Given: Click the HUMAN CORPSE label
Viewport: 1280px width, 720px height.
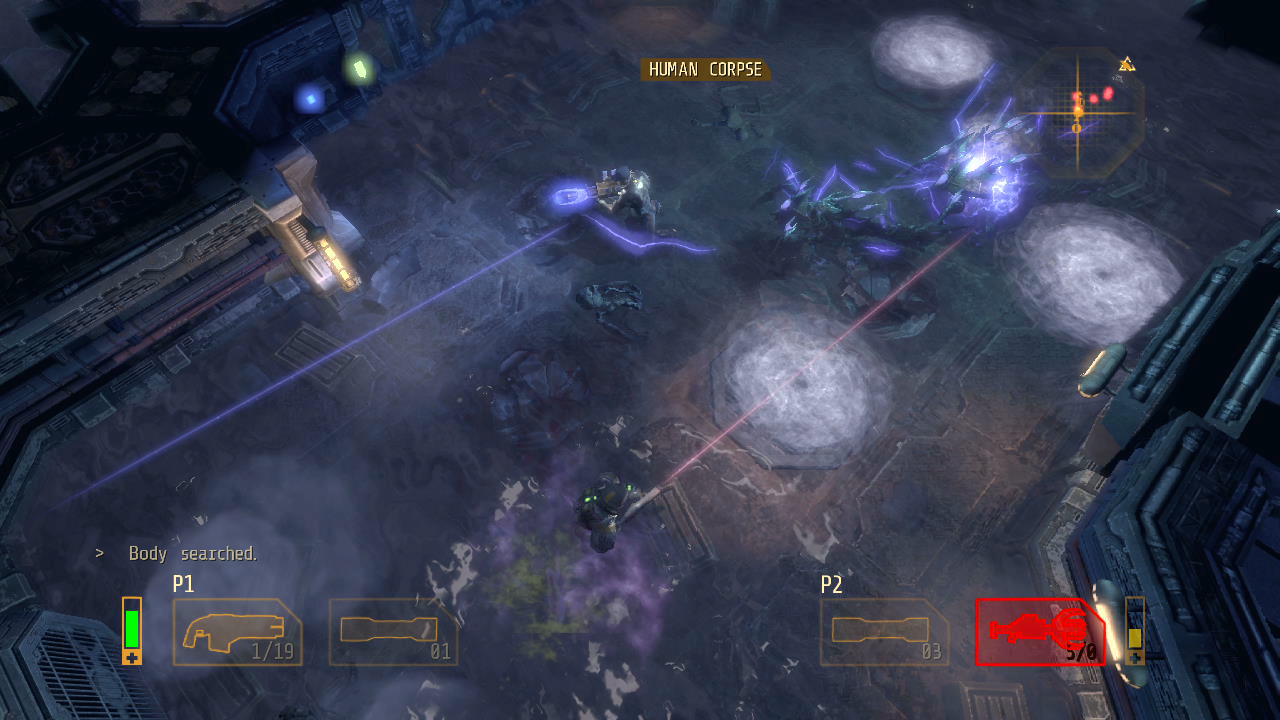Looking at the screenshot, I should click(x=705, y=70).
